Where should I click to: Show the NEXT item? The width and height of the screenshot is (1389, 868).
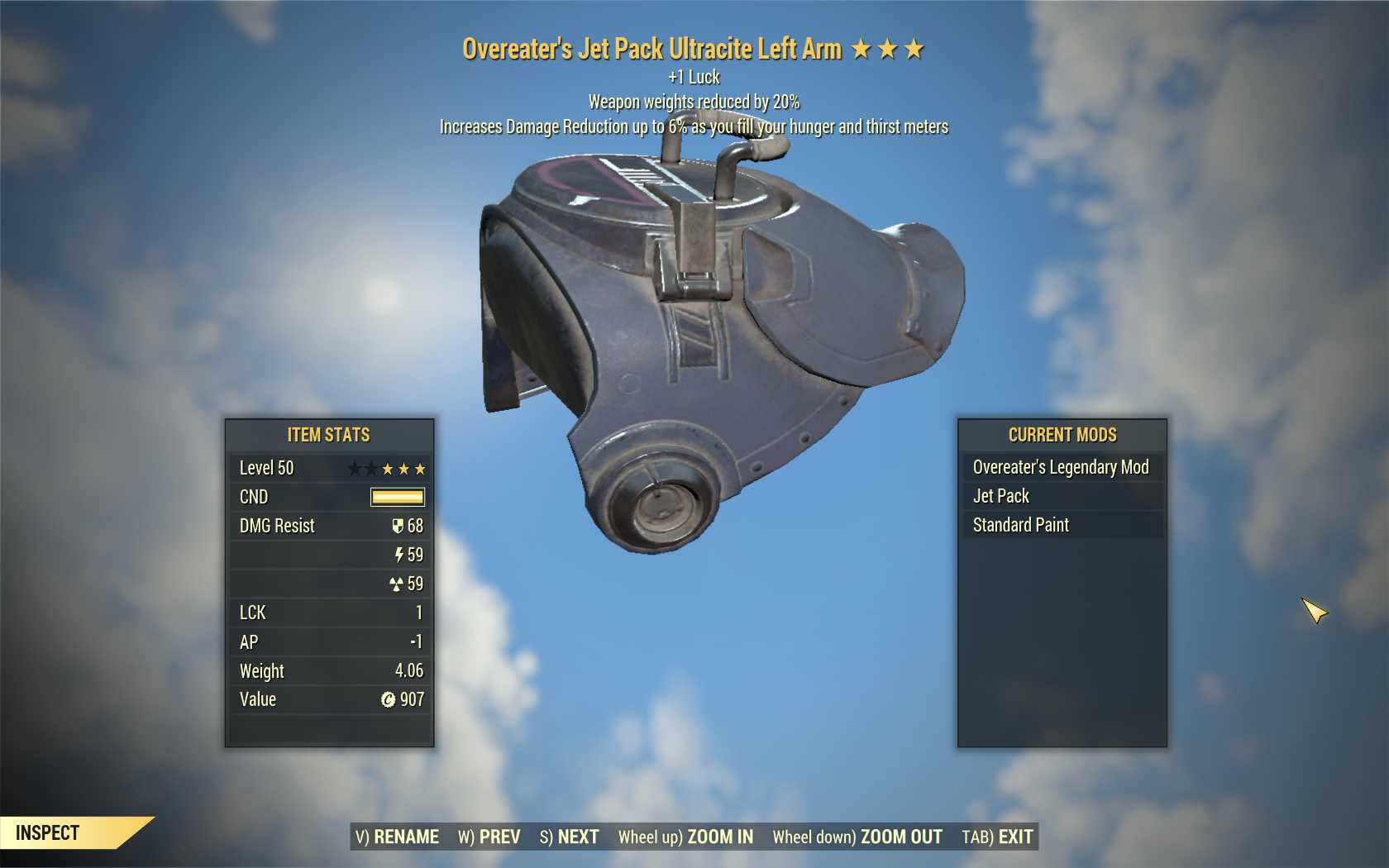pyautogui.click(x=570, y=837)
